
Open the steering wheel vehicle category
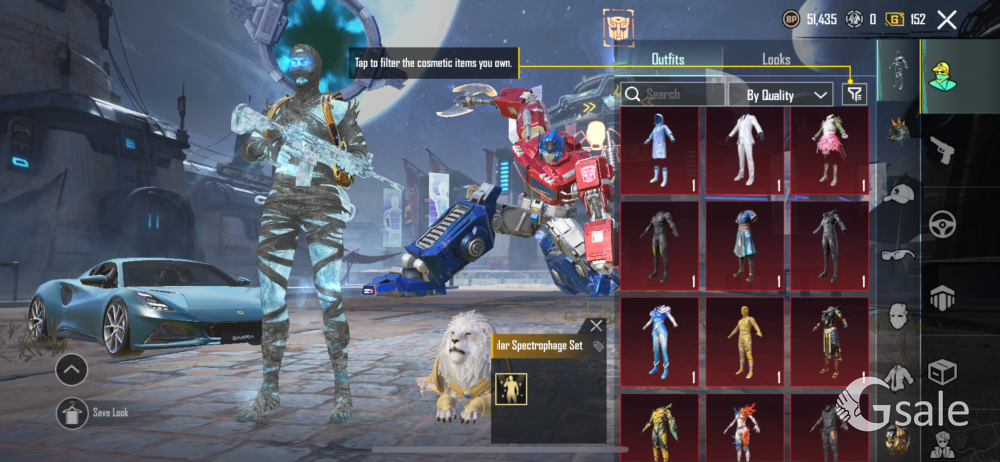[941, 226]
